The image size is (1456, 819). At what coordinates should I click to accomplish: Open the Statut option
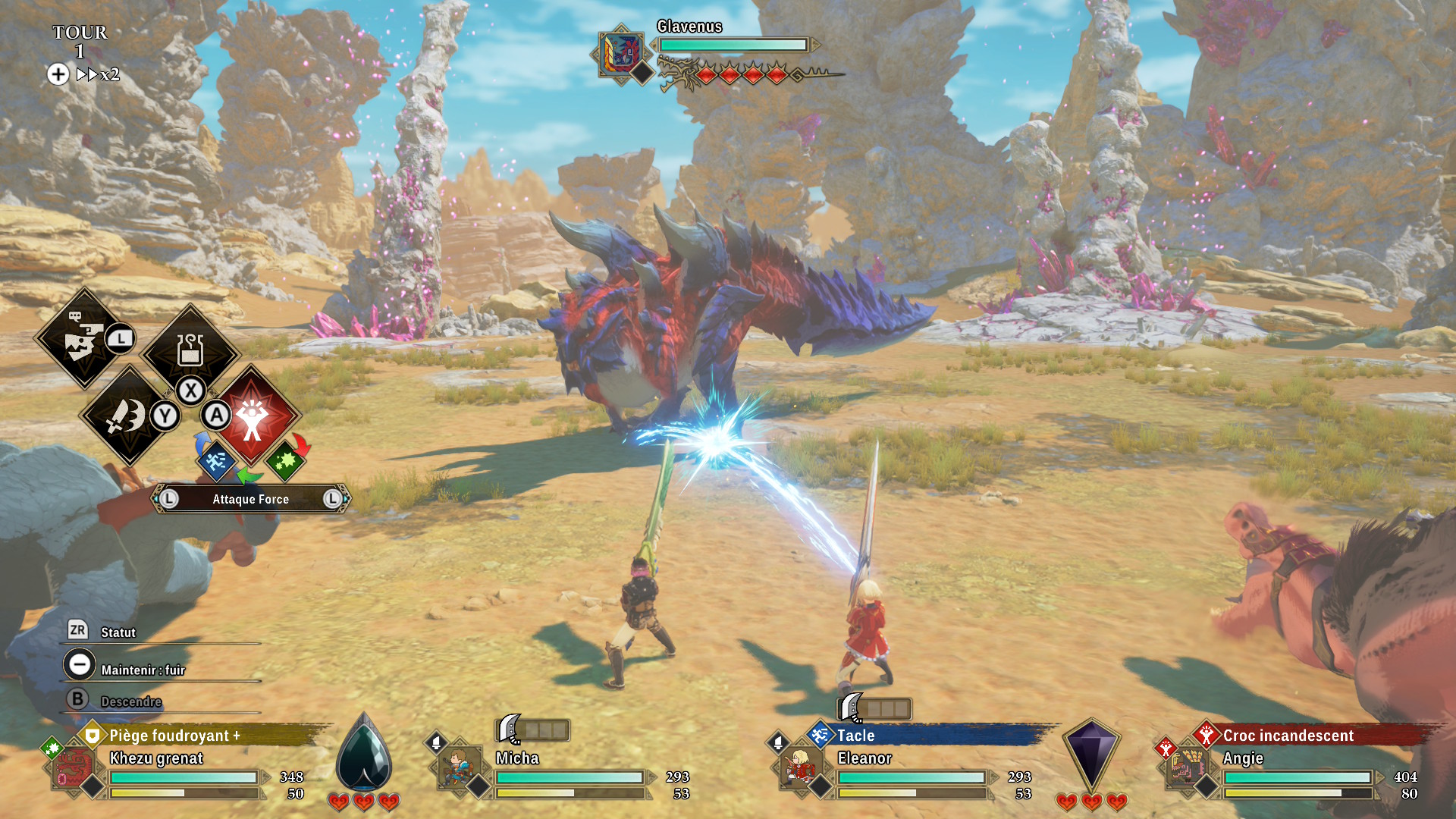[118, 632]
